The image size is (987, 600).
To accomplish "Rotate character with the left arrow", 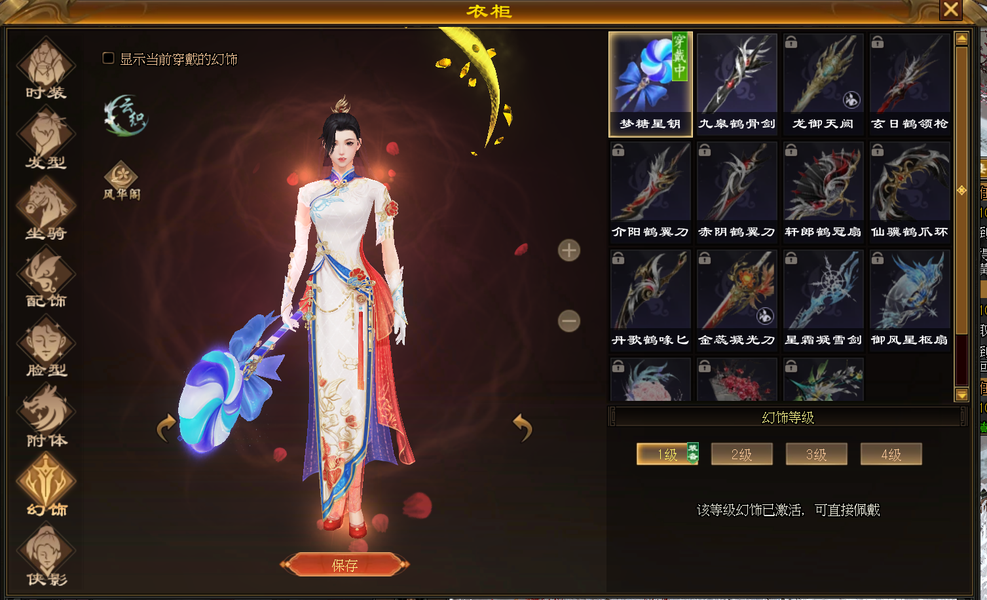I will (x=166, y=429).
